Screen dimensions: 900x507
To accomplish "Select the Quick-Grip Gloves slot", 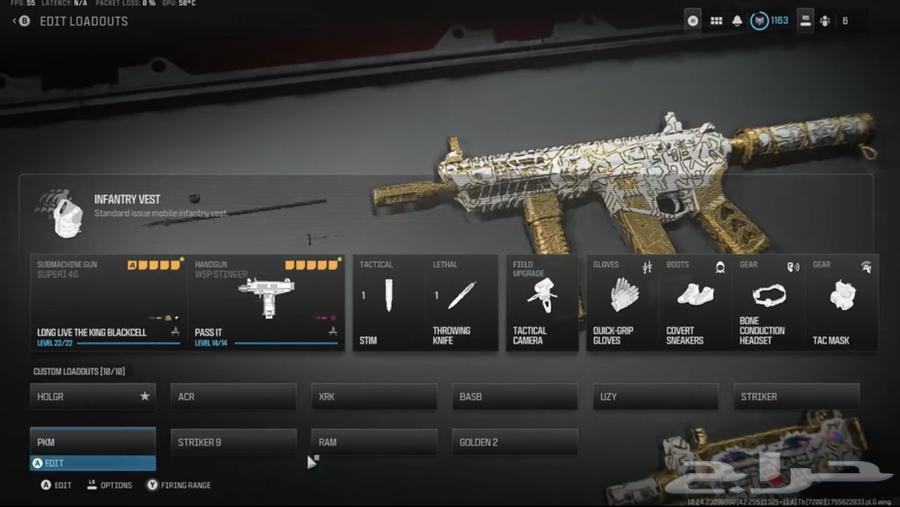I will 622,302.
